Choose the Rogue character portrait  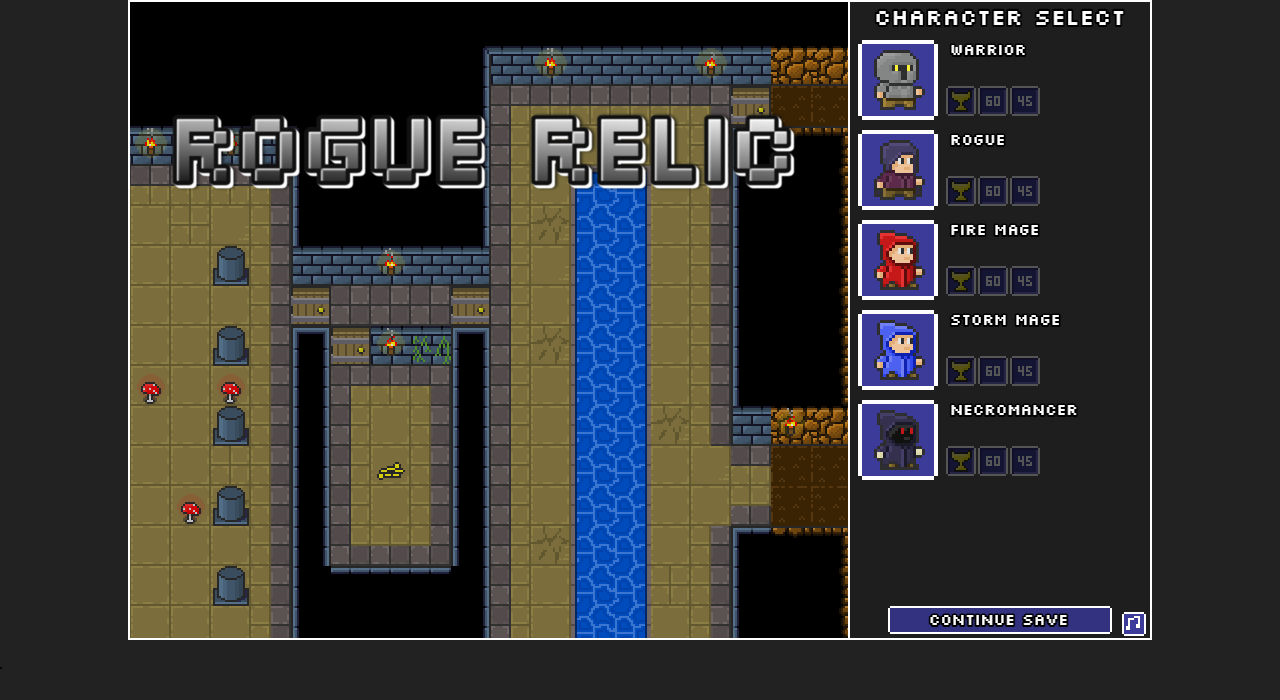898,170
